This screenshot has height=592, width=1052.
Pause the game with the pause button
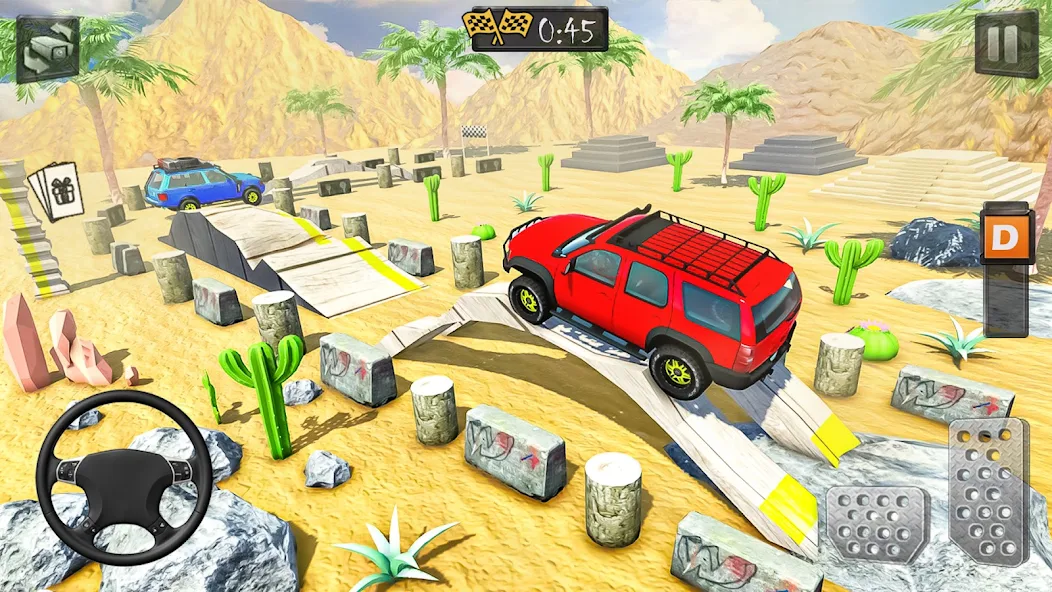[x=1006, y=44]
